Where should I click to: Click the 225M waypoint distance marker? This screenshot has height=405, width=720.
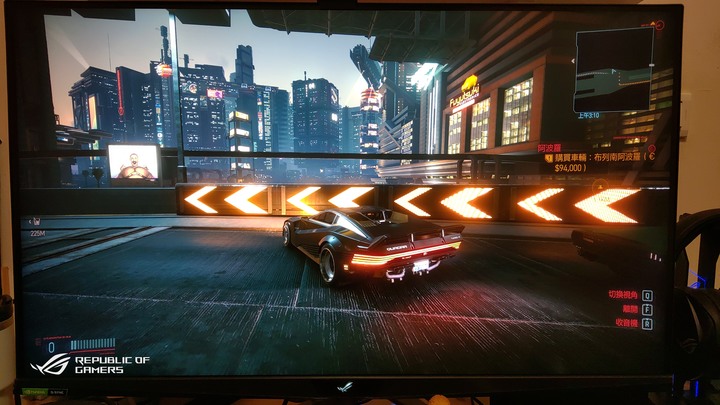(x=38, y=233)
